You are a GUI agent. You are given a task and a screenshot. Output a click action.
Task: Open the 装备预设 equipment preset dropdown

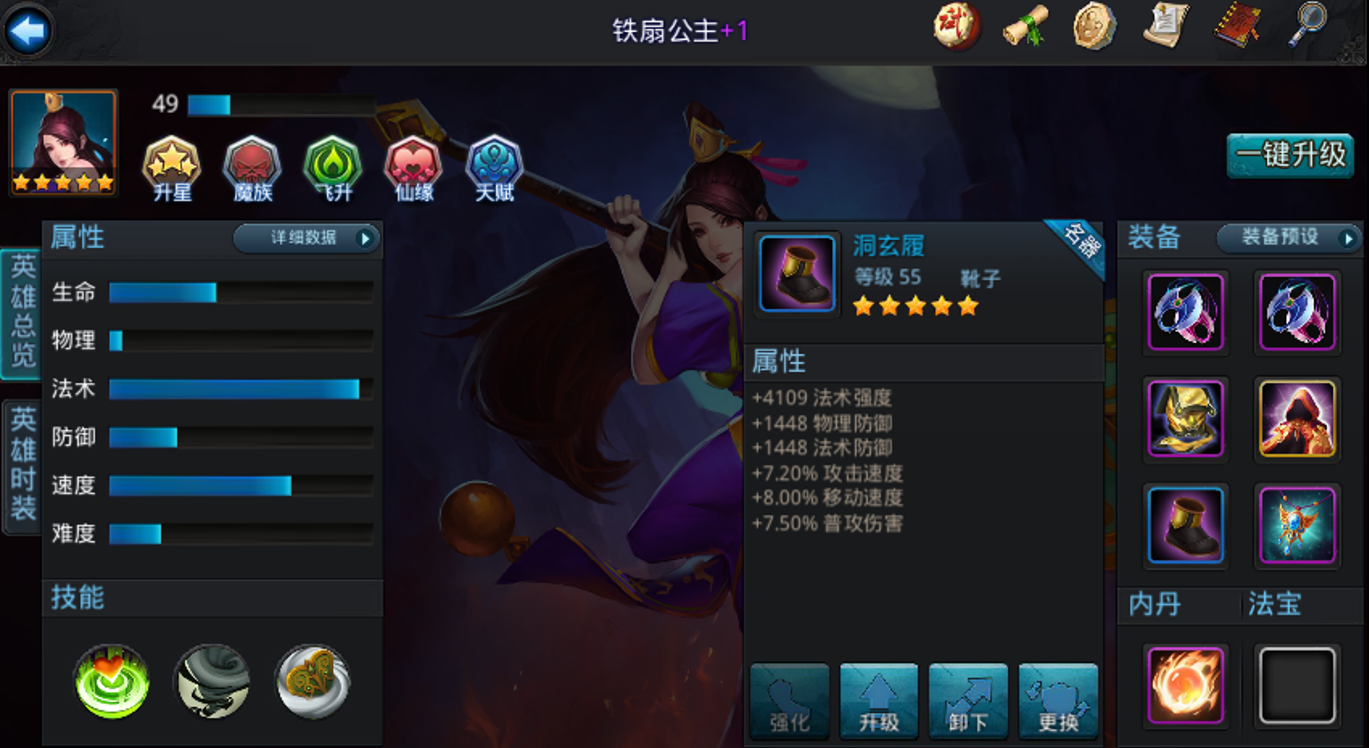(1289, 240)
